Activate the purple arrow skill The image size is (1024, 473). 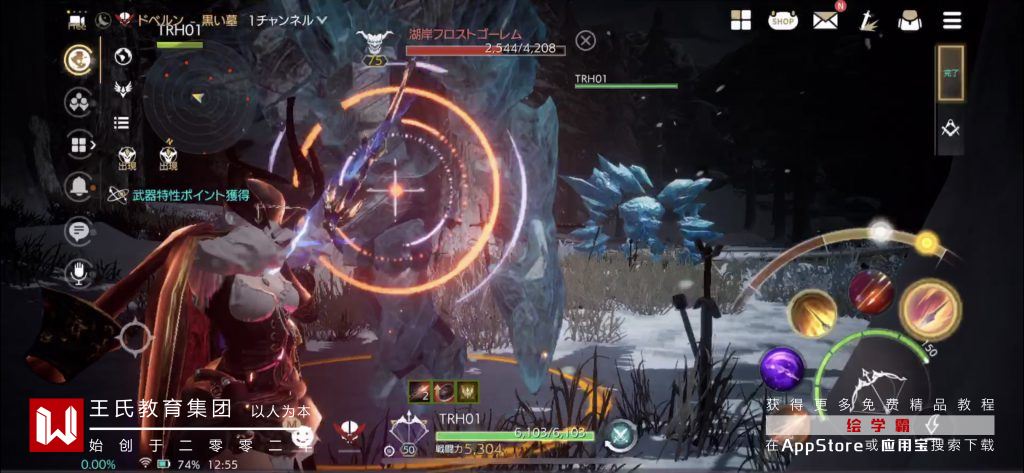point(782,368)
